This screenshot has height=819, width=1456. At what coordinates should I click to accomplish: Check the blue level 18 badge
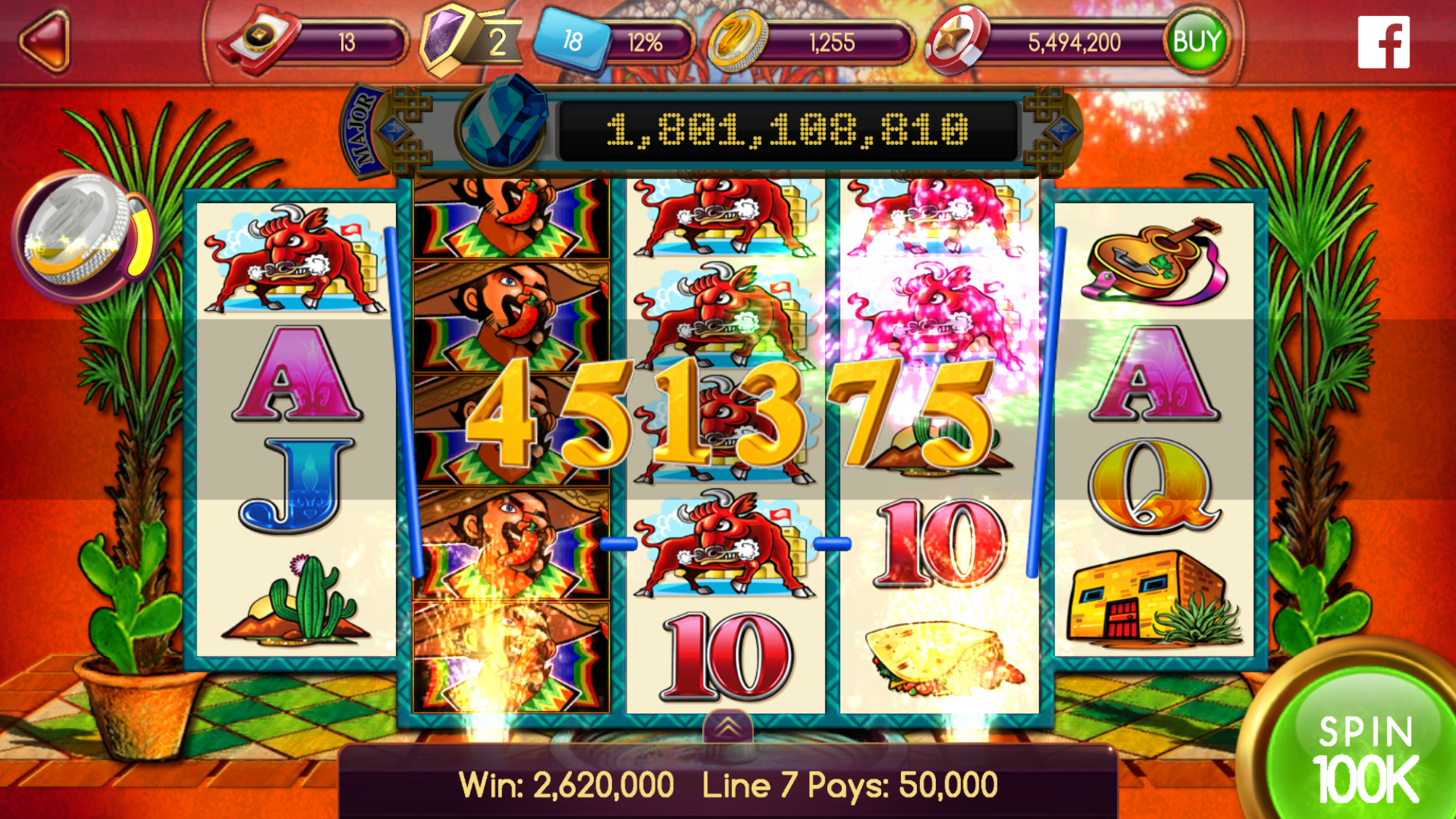tap(572, 41)
